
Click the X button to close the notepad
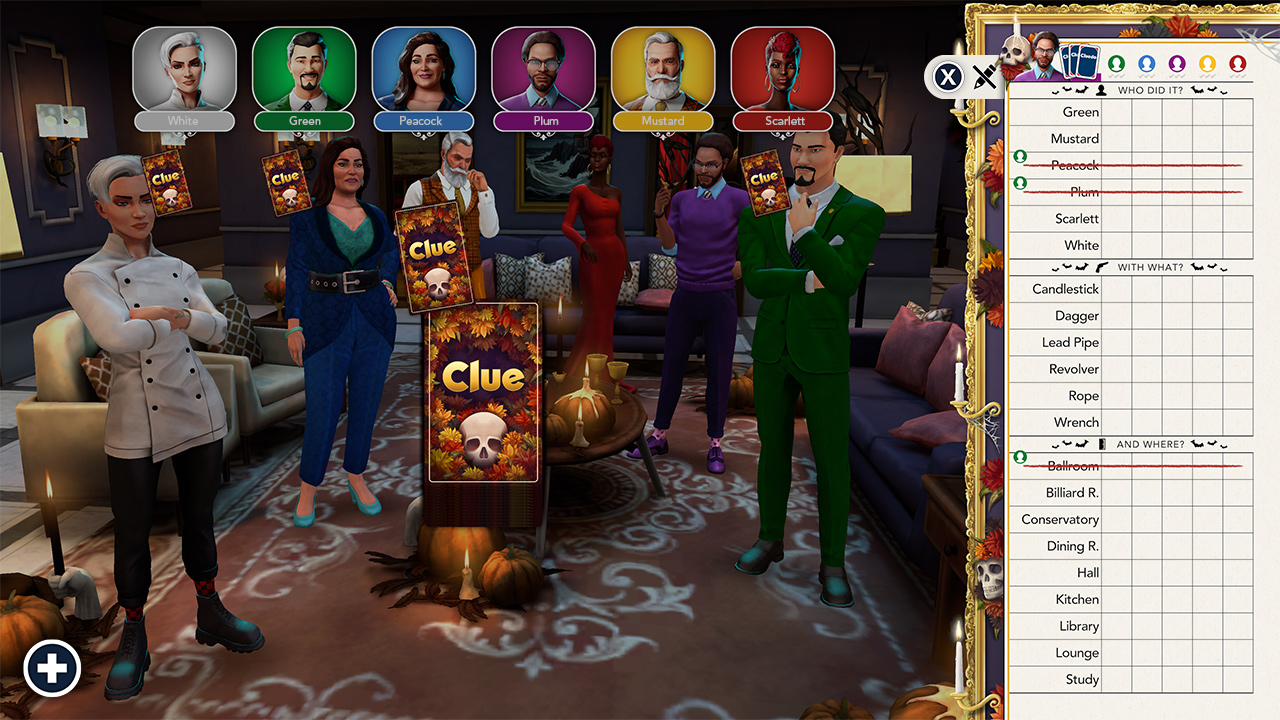947,77
